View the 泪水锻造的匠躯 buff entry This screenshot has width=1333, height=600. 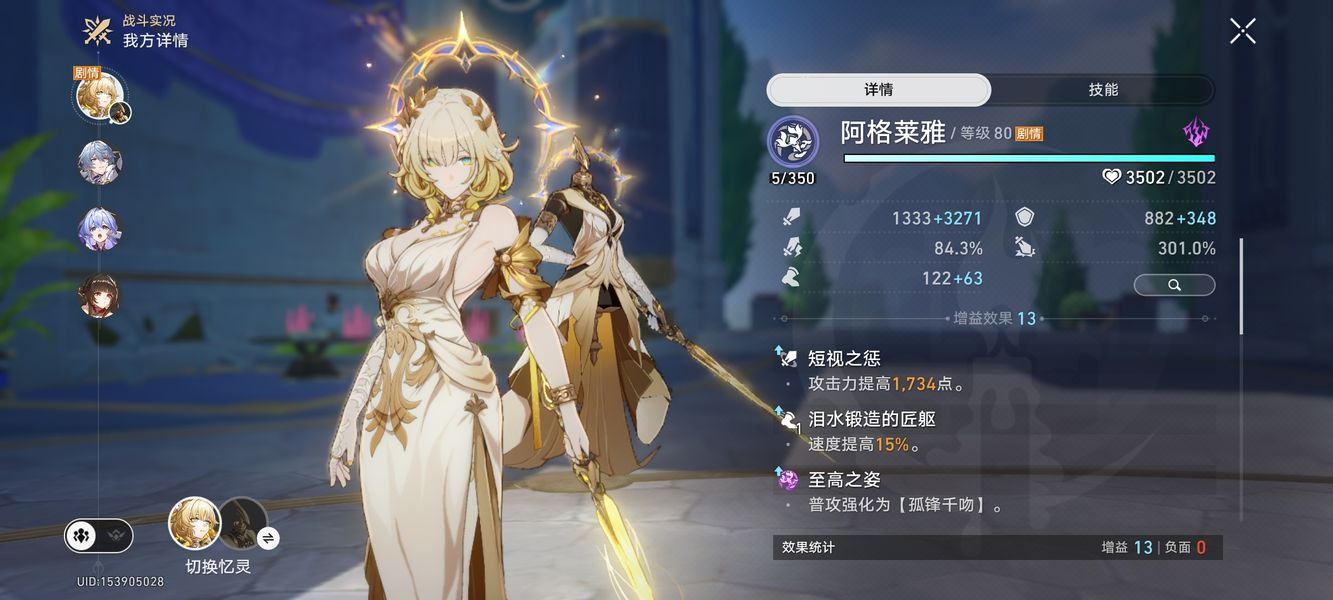pyautogui.click(x=871, y=419)
